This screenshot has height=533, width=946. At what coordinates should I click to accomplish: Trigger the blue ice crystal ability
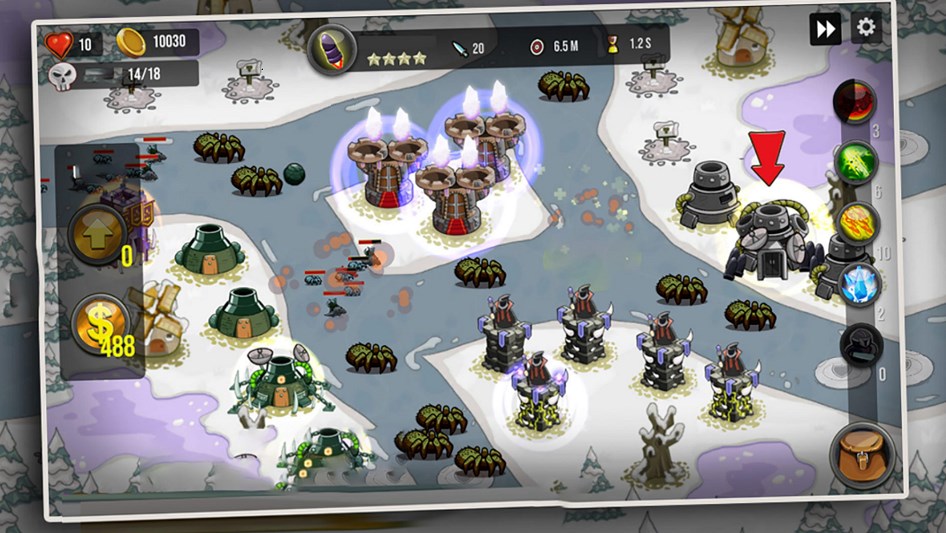[x=859, y=283]
